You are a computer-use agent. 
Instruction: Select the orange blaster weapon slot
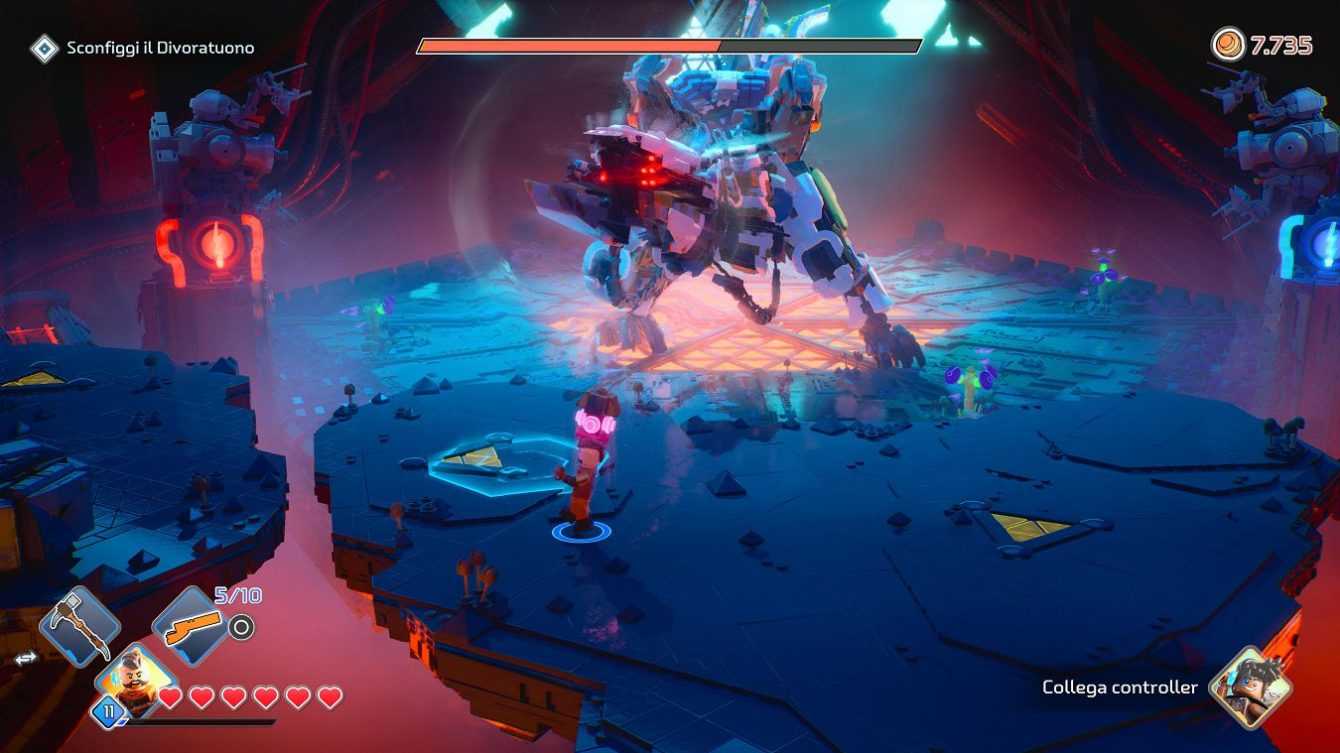tap(192, 627)
